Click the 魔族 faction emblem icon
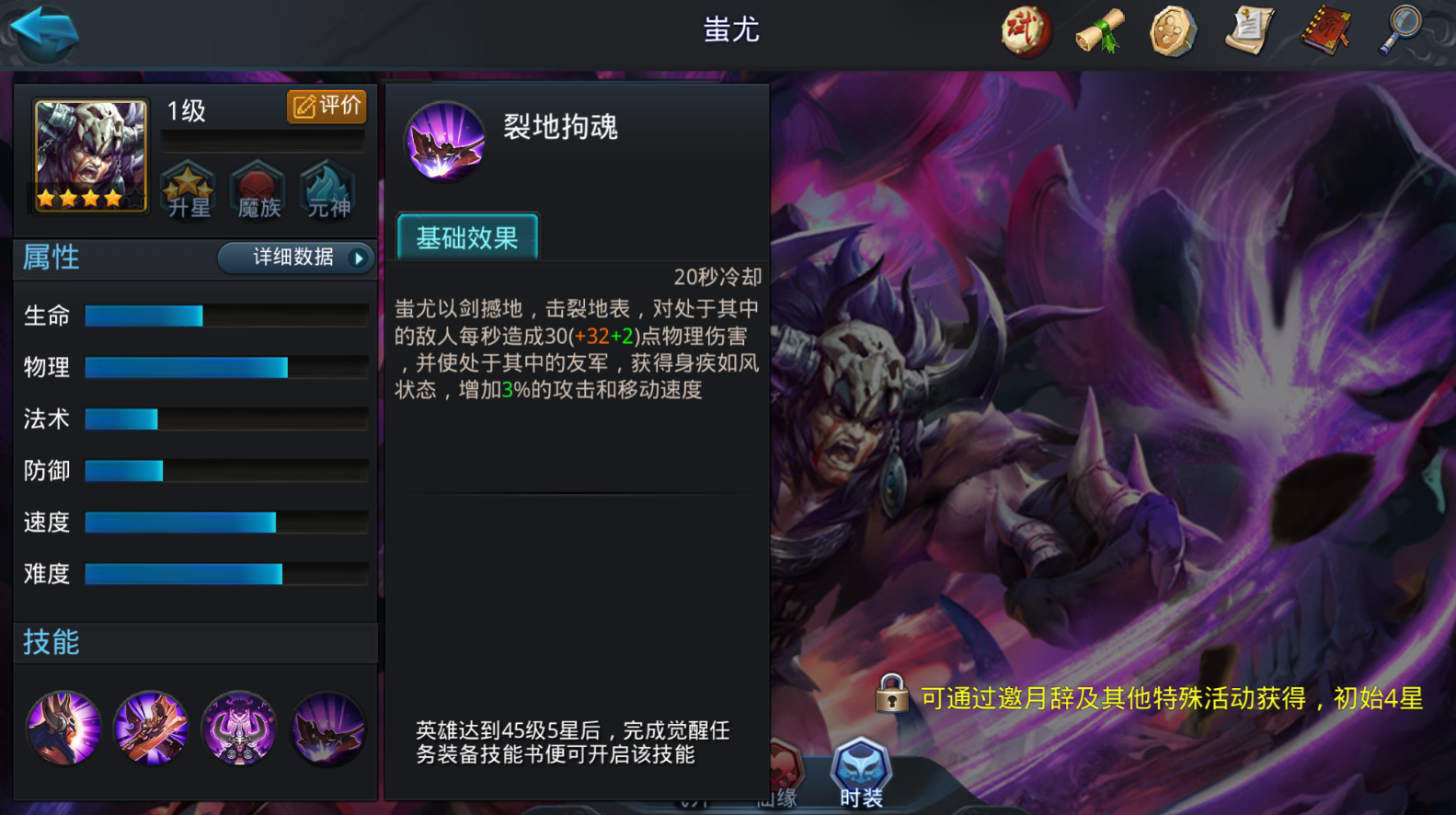1456x815 pixels. [258, 189]
